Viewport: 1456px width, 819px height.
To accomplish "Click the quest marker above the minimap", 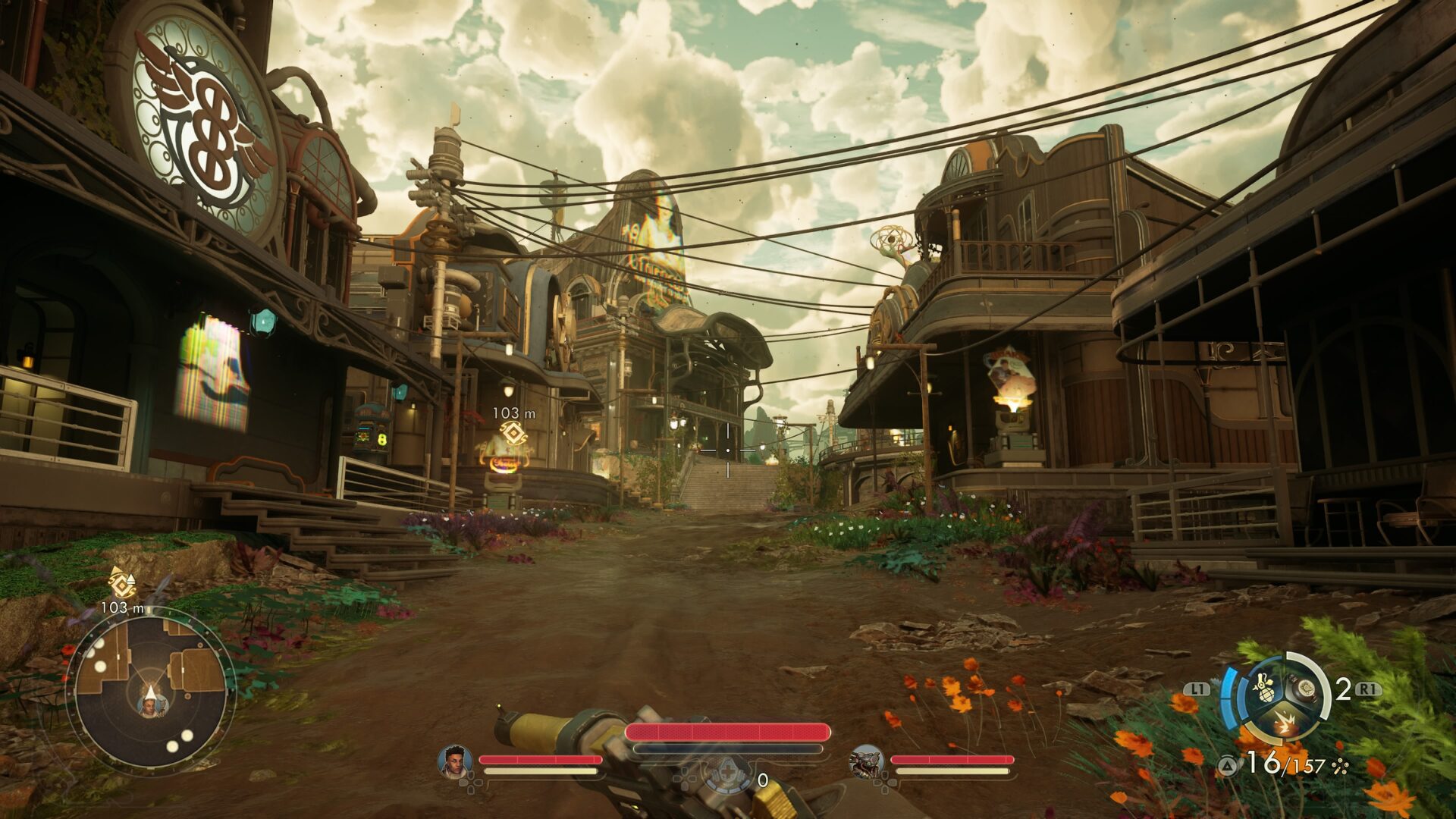I will point(122,582).
